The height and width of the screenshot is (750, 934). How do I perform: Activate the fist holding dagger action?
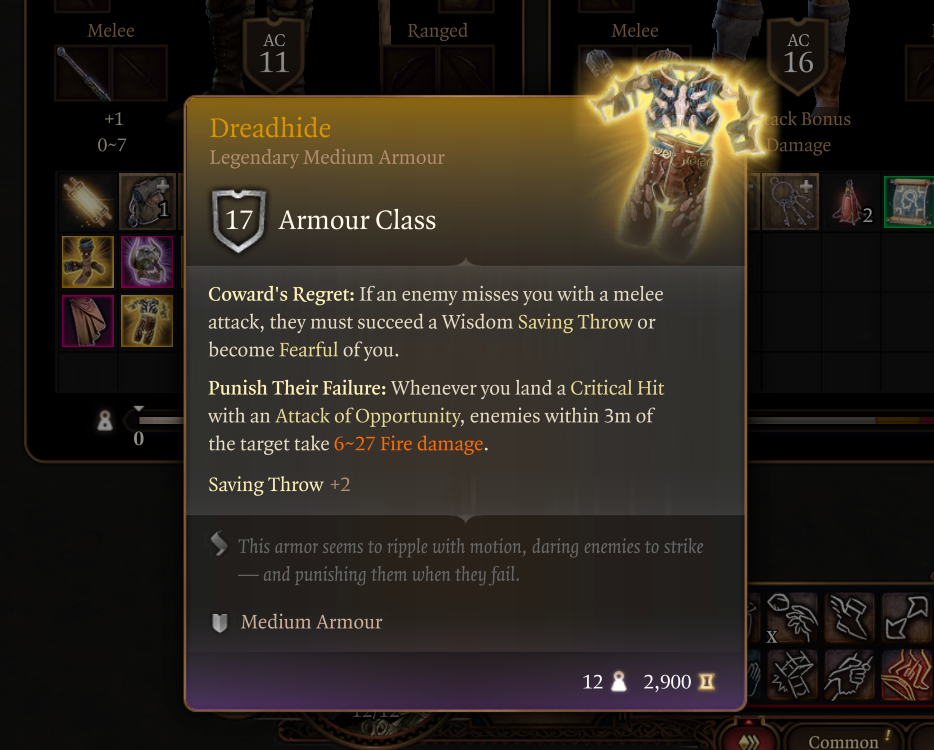tap(849, 674)
